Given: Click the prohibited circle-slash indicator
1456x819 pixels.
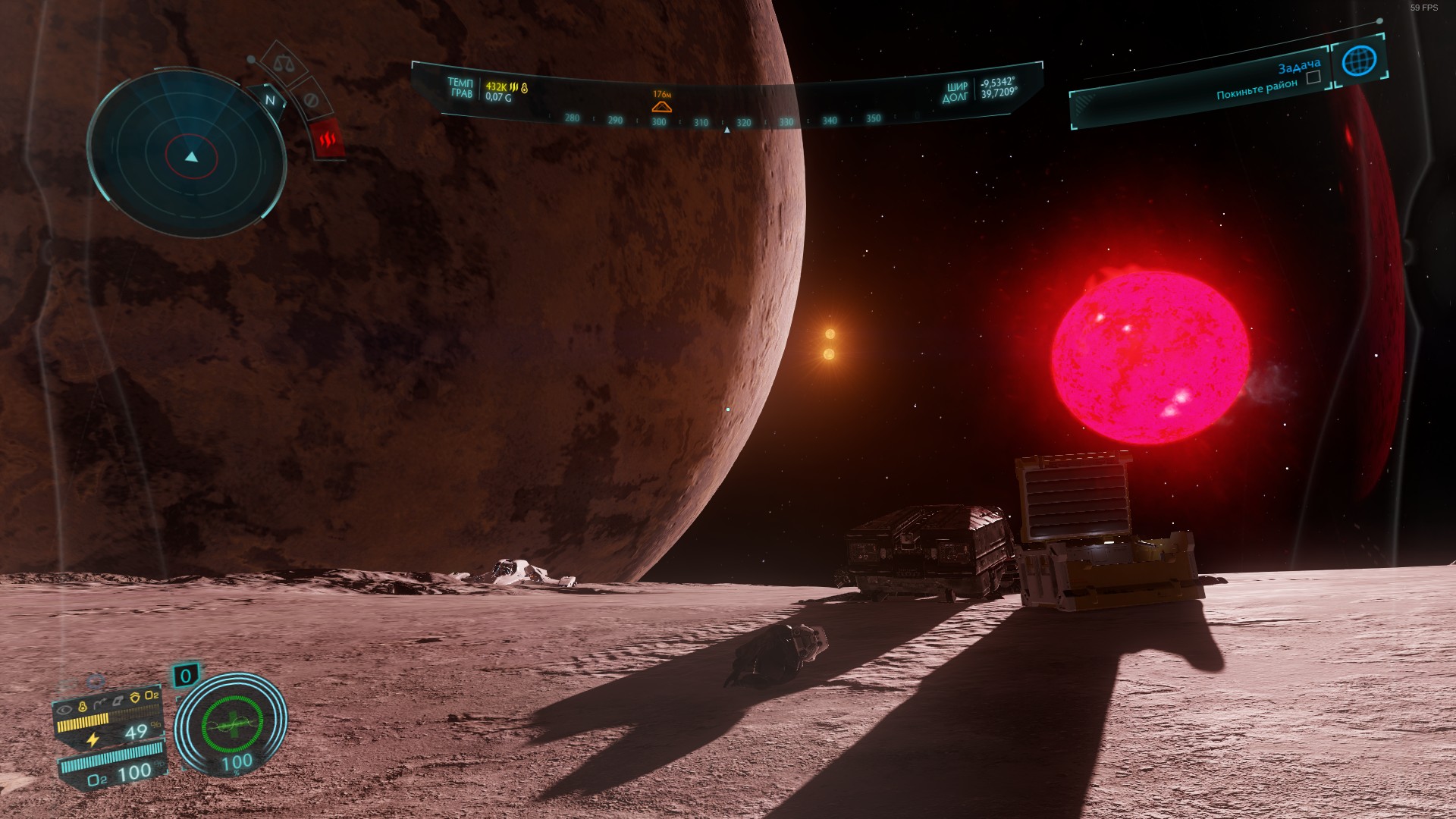Looking at the screenshot, I should [x=310, y=101].
